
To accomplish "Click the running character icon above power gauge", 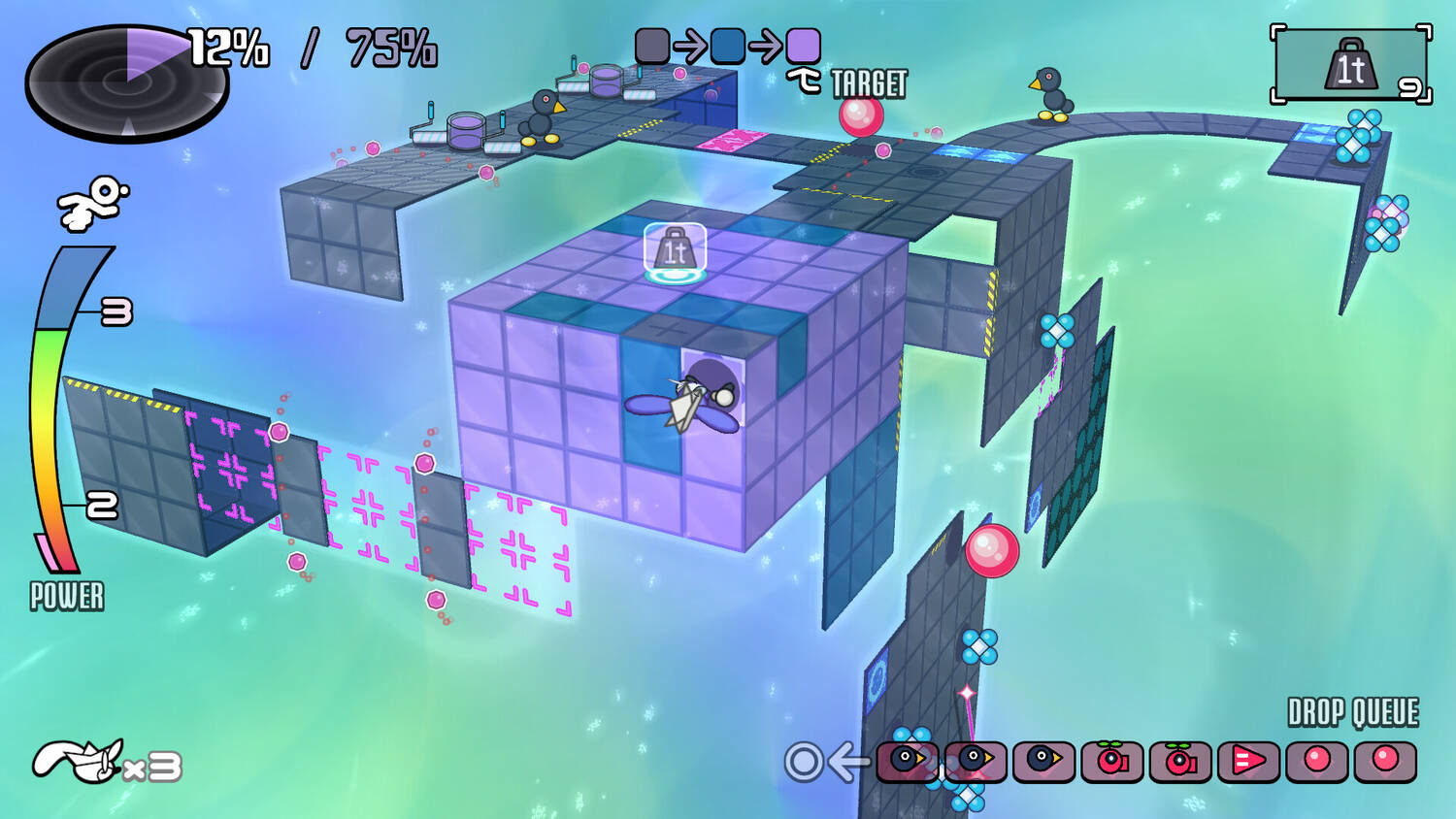I will [x=93, y=202].
